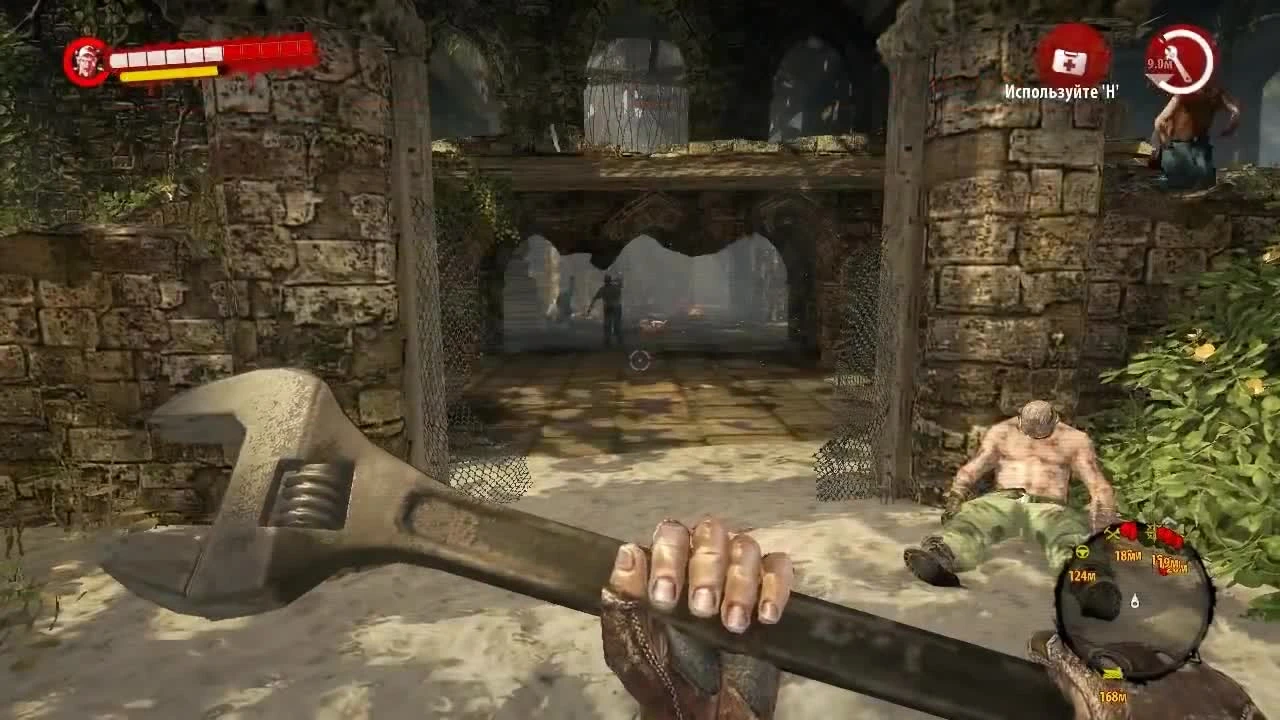
Task: Select the steering wheel vehicle icon on minimap
Action: click(x=1083, y=553)
